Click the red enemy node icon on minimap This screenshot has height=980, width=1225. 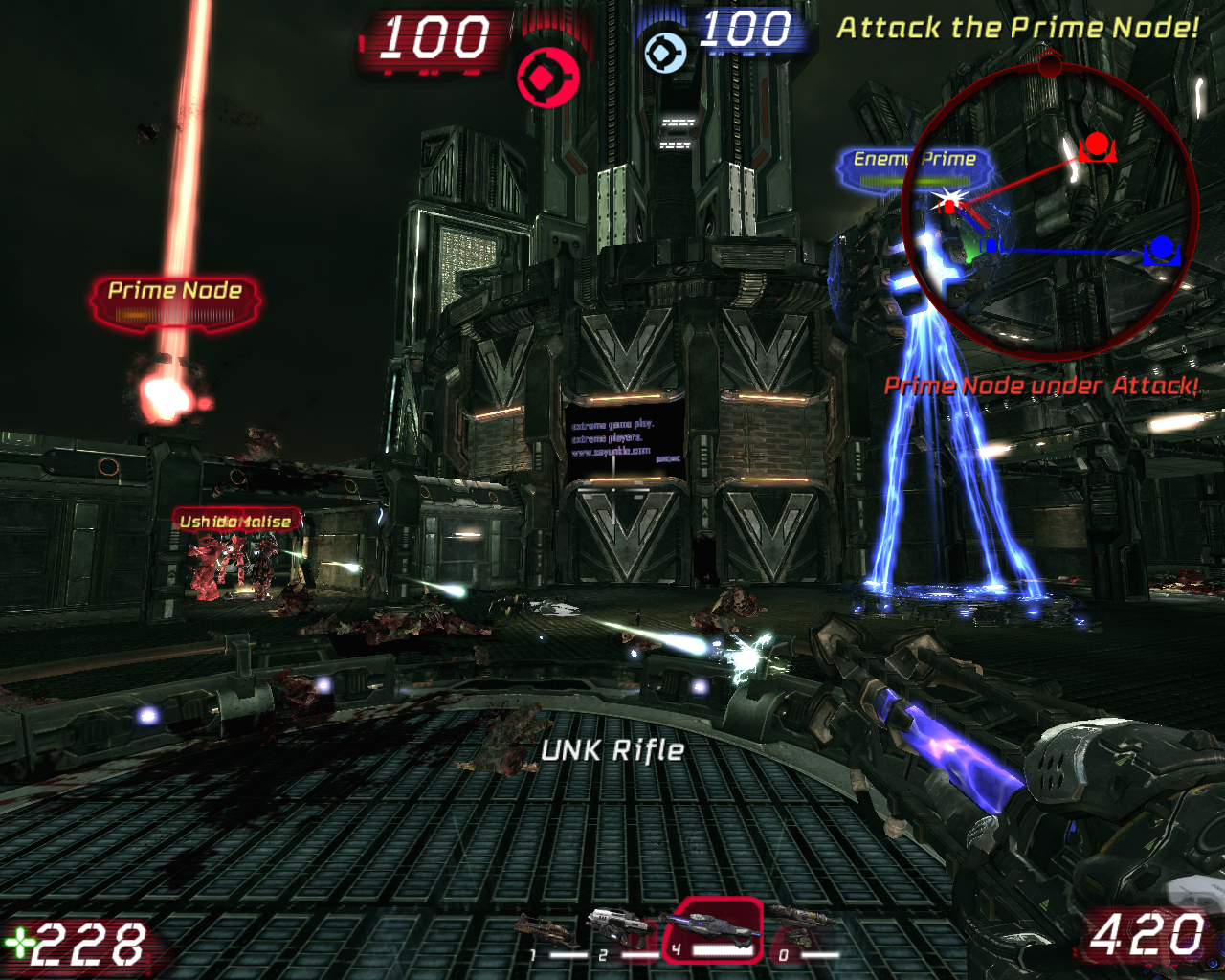tap(1098, 145)
